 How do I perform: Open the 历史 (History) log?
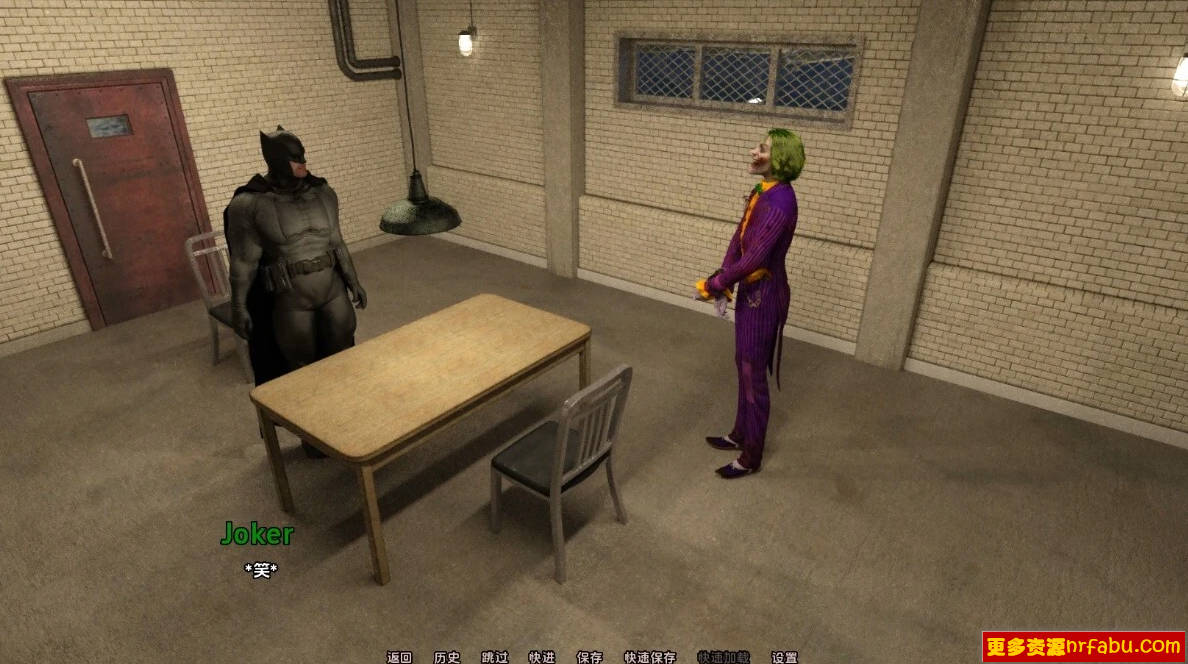pyautogui.click(x=447, y=657)
